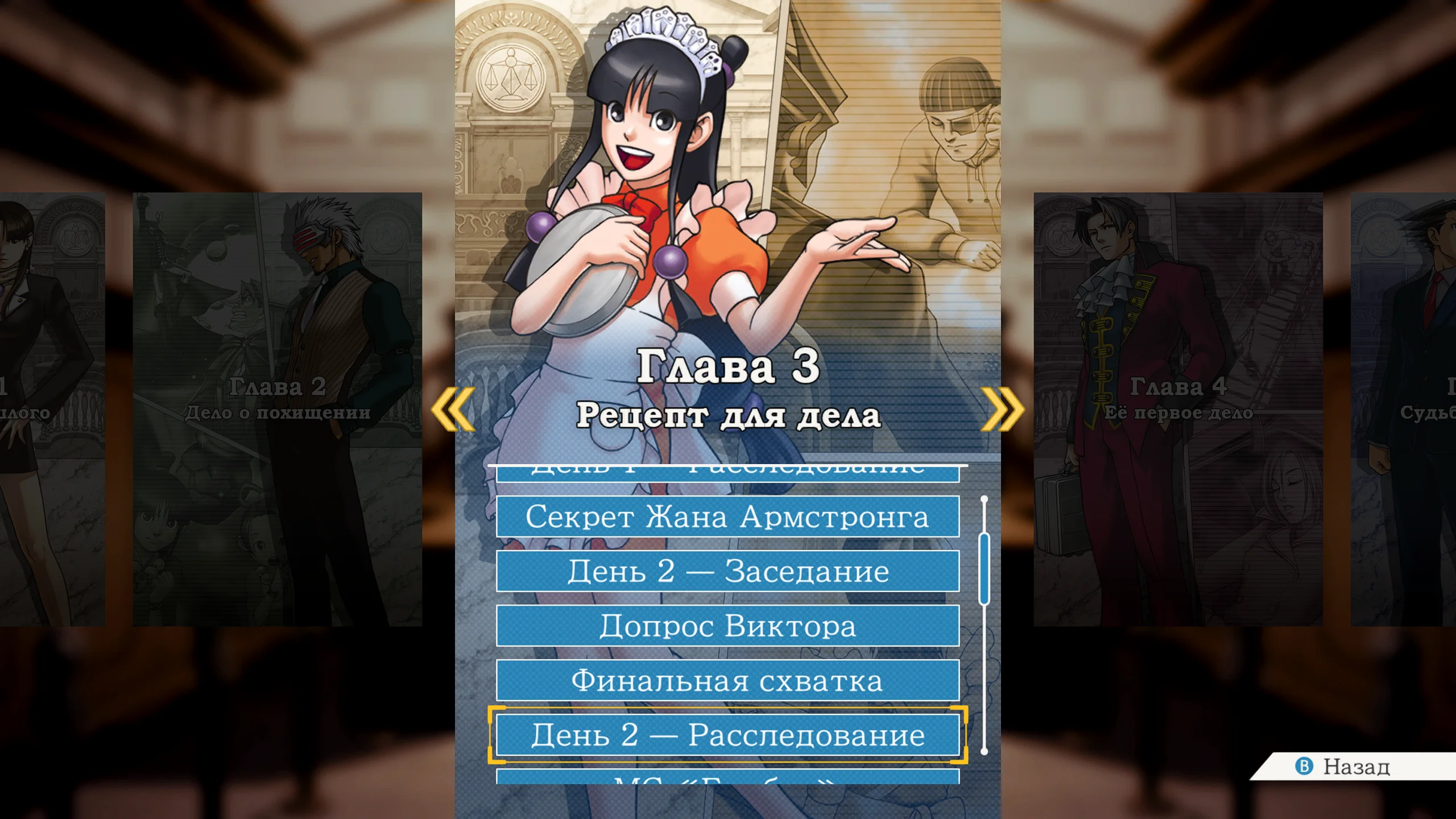The height and width of the screenshot is (819, 1456).
Task: Launch the «Допрос Виктора» scene
Action: pos(728,626)
